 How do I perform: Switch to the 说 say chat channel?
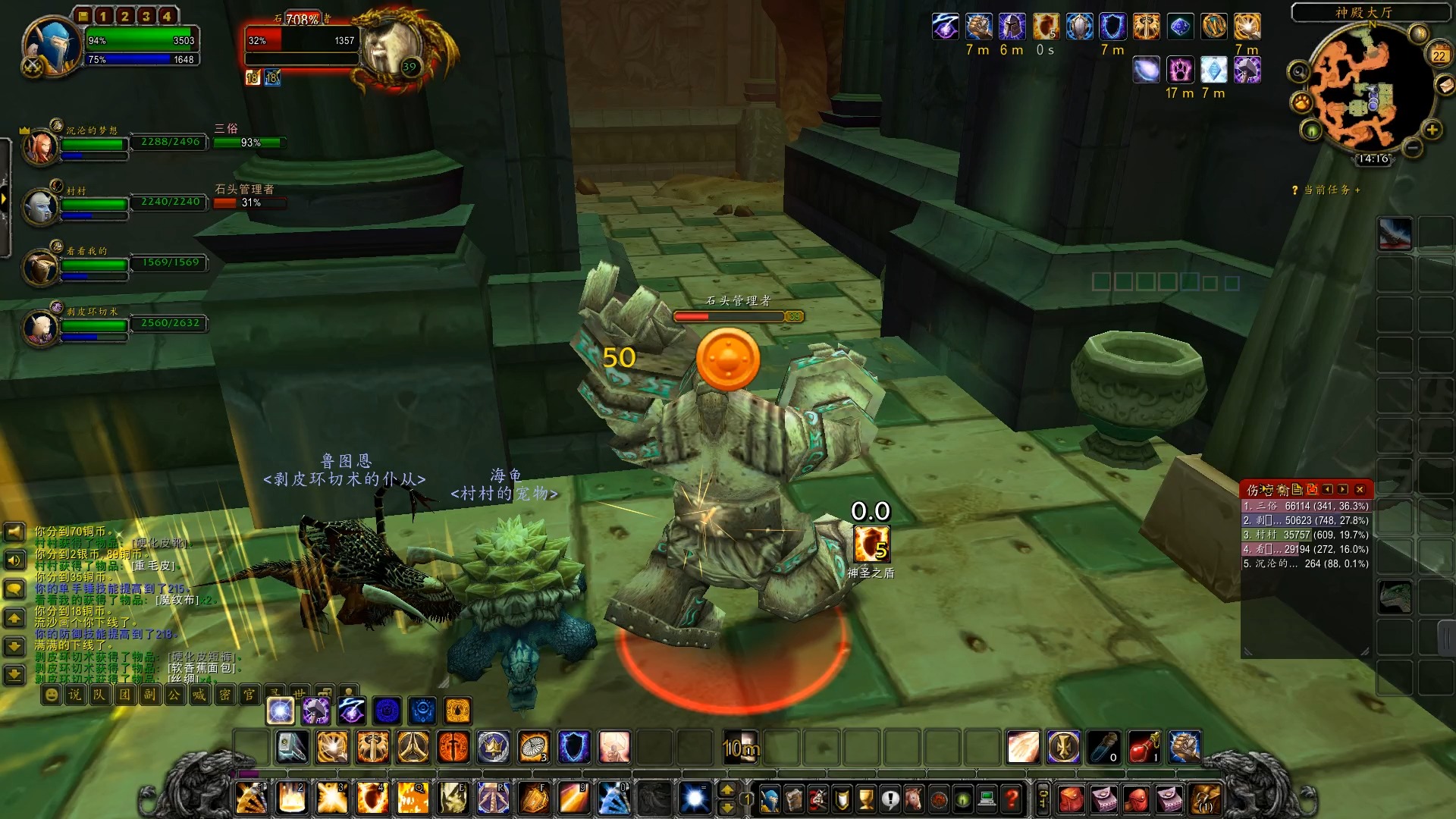[x=75, y=695]
